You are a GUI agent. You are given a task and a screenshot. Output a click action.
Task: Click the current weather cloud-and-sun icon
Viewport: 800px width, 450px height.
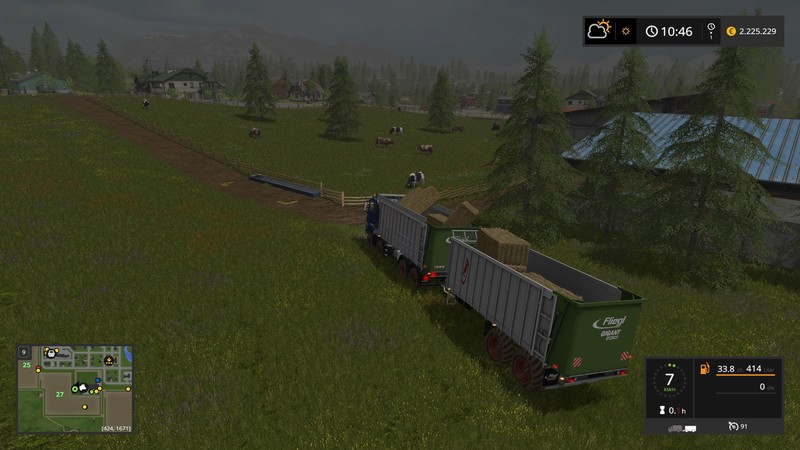click(600, 30)
